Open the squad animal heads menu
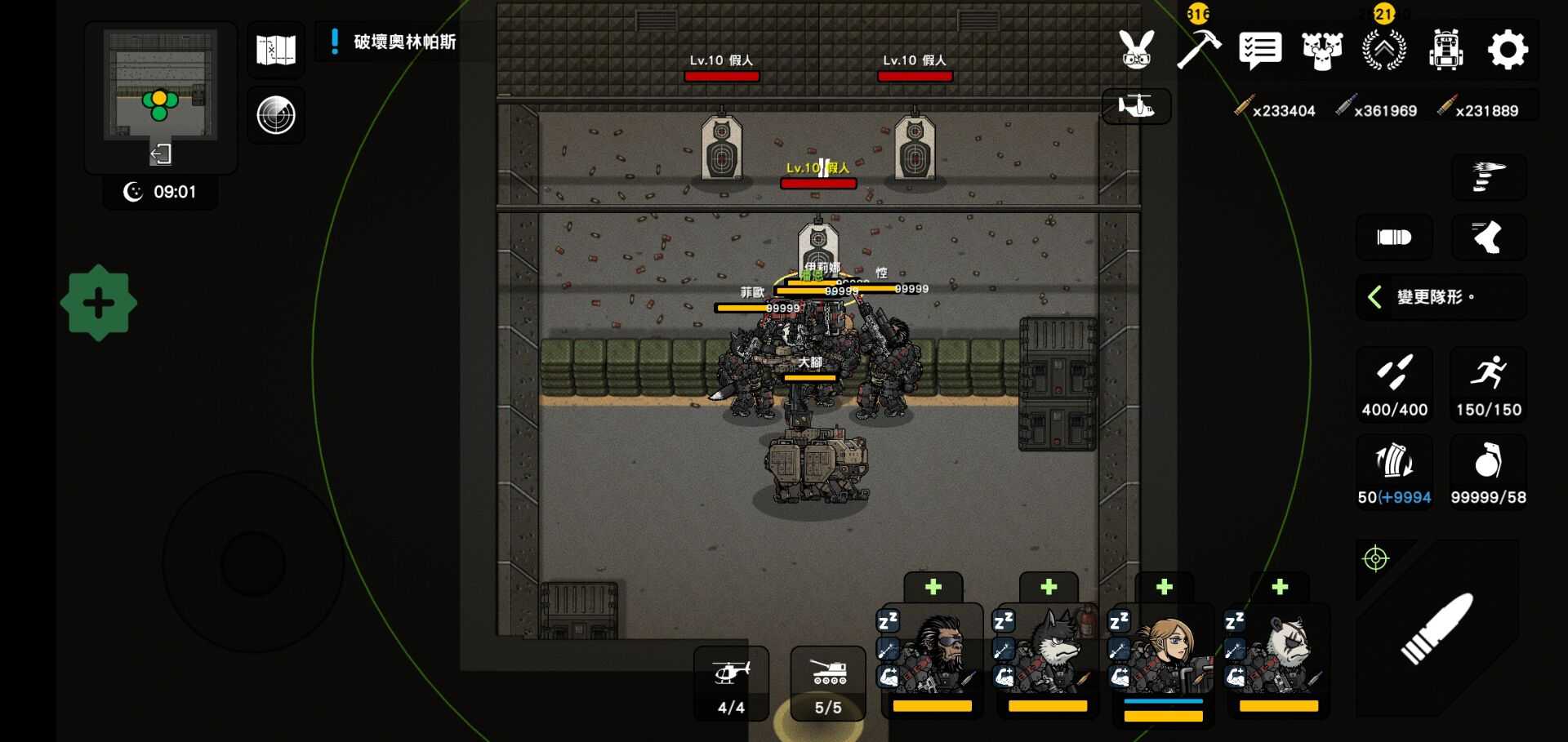This screenshot has height=742, width=1568. [1322, 51]
